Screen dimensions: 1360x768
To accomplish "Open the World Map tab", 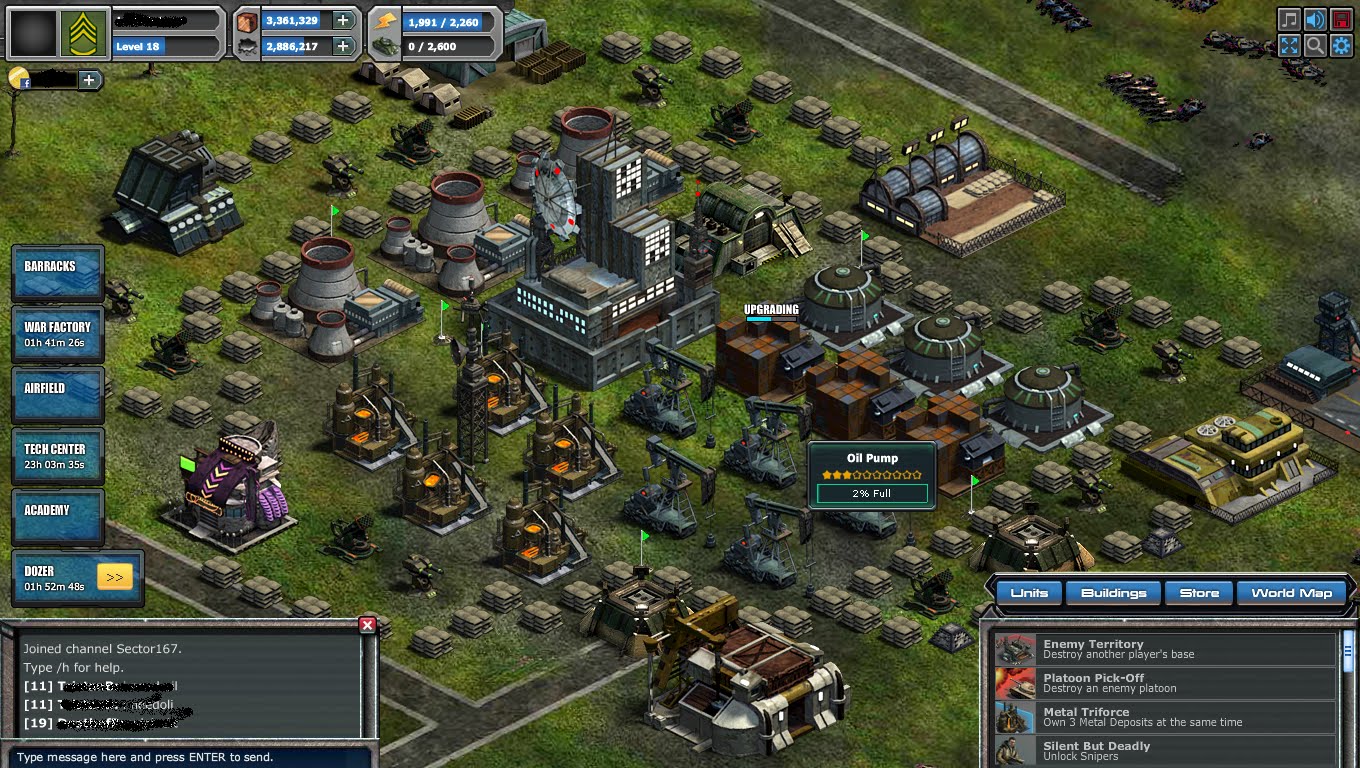I will click(x=1292, y=592).
